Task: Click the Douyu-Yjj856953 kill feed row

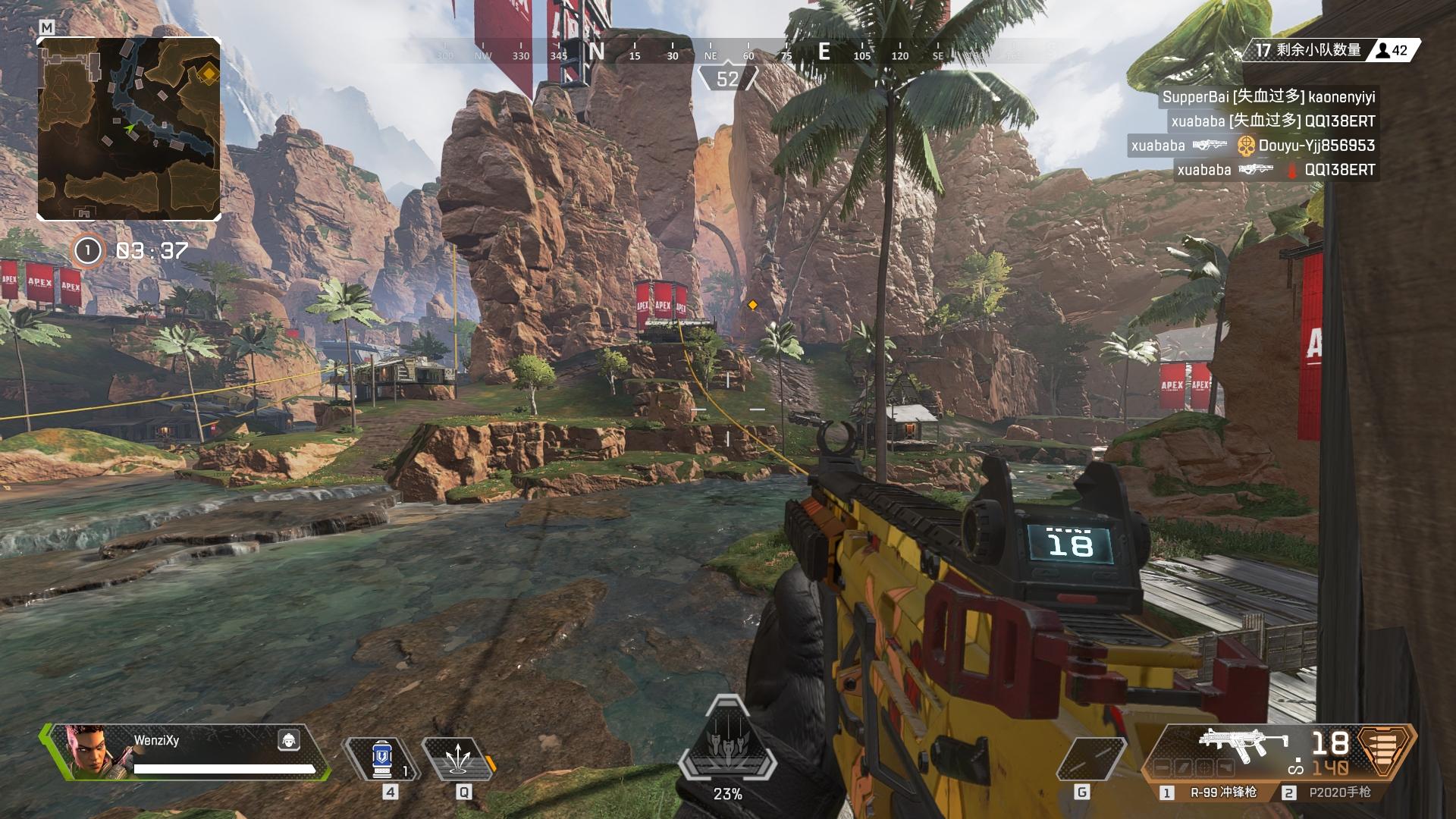Action: 1253,146
